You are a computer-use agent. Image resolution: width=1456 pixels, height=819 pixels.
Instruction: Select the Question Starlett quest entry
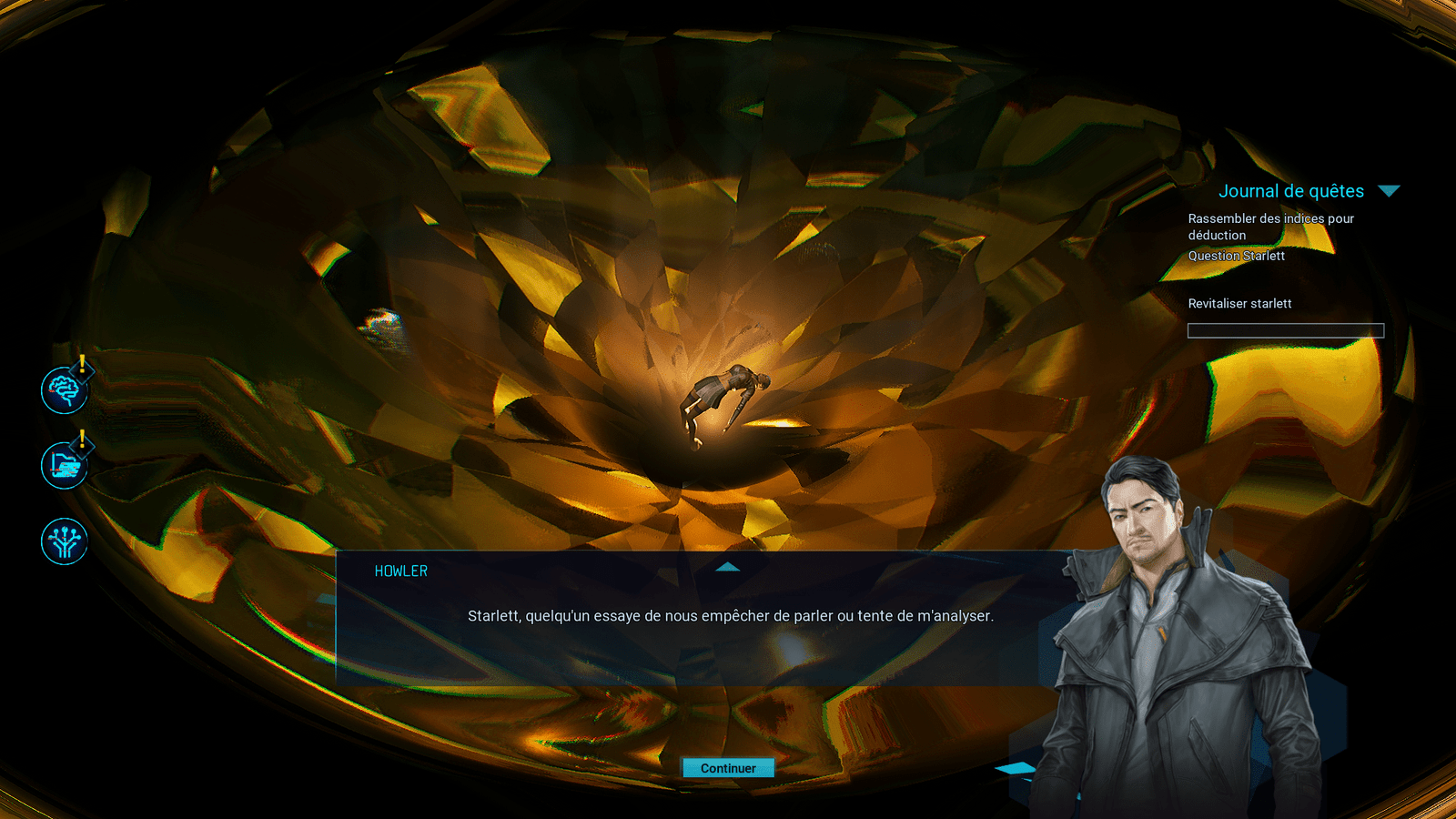[x=1236, y=256]
